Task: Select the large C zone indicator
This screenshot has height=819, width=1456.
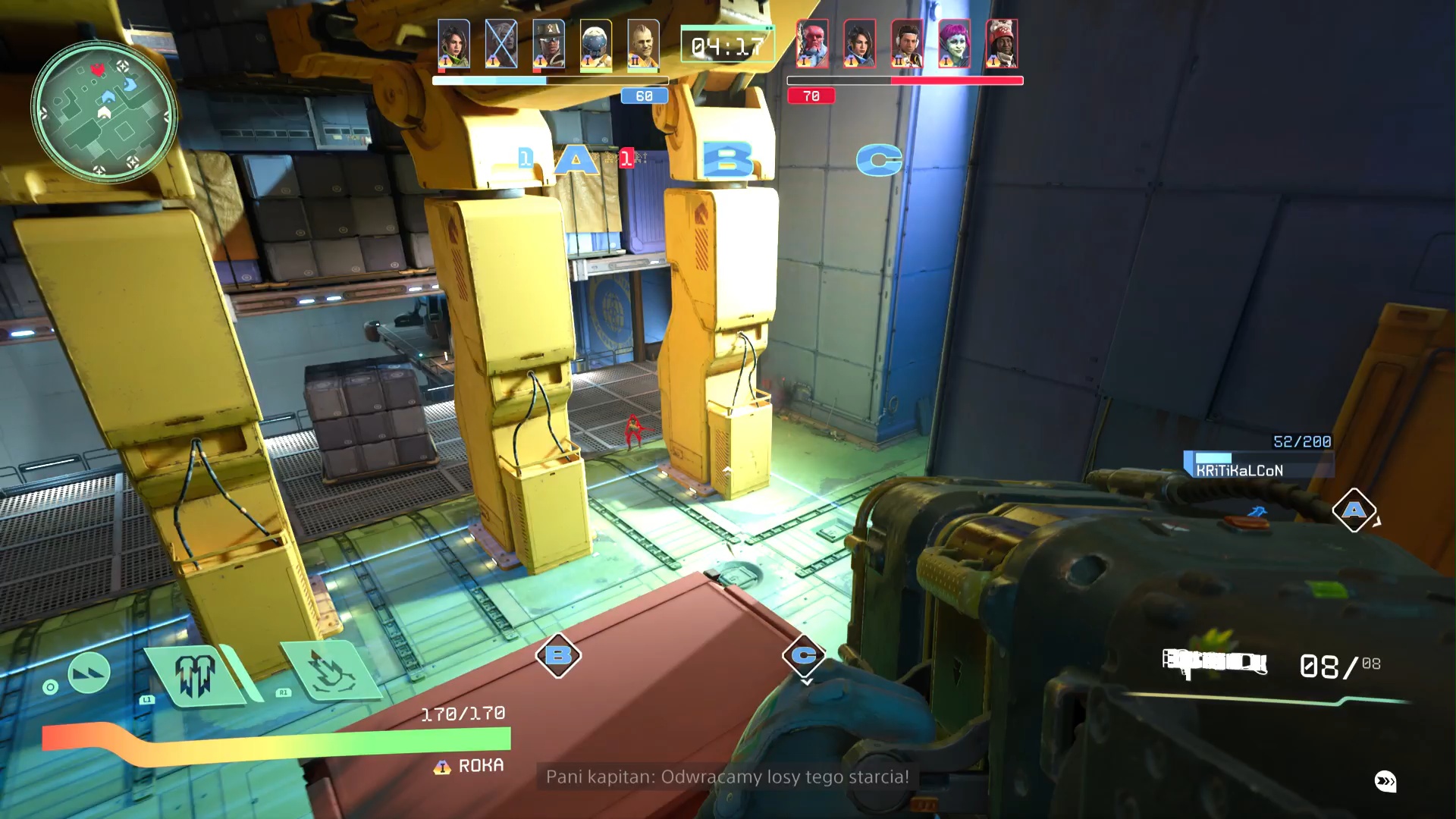Action: [x=879, y=160]
